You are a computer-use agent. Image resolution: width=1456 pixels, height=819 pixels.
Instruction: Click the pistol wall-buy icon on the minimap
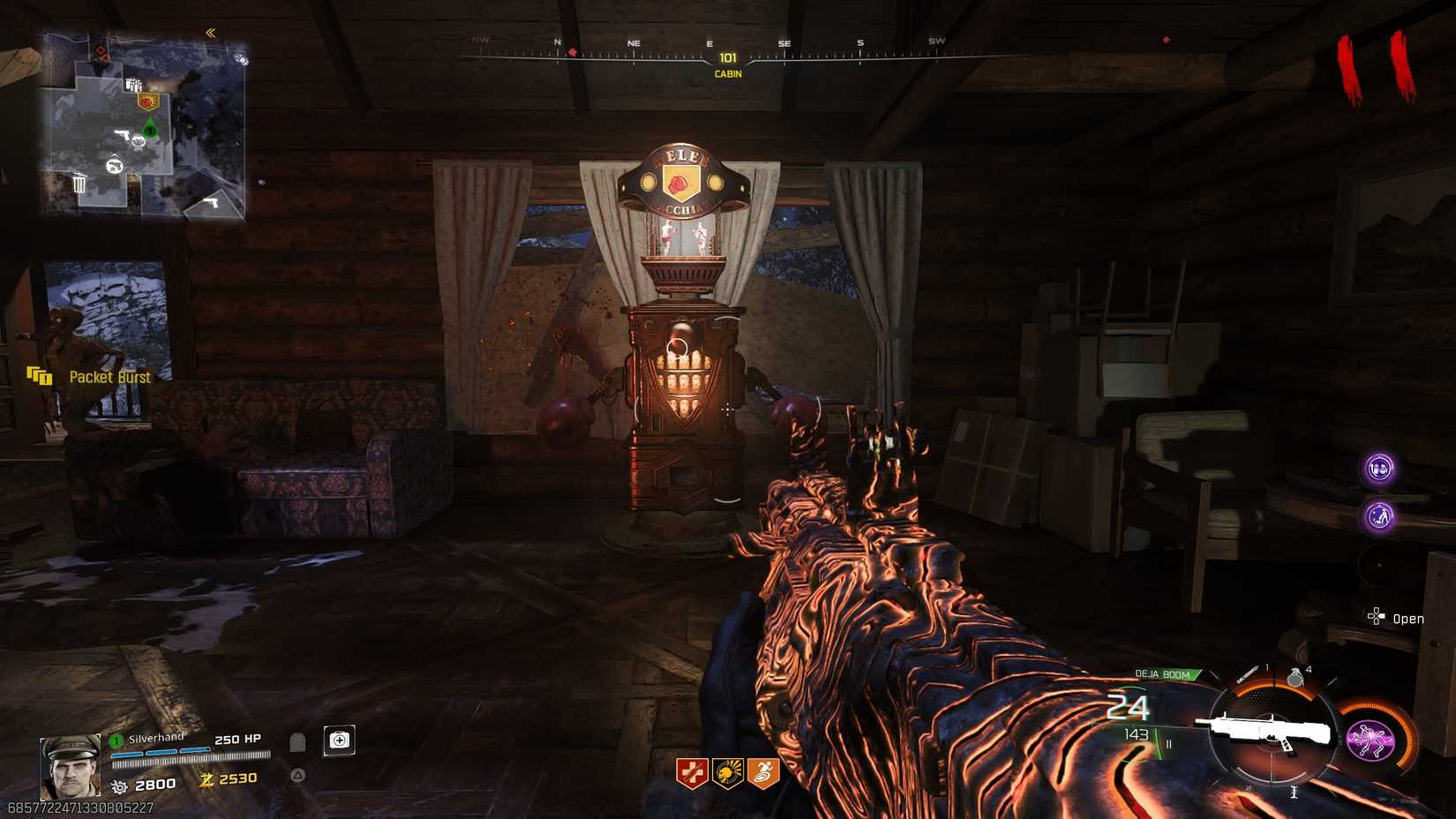(x=123, y=133)
